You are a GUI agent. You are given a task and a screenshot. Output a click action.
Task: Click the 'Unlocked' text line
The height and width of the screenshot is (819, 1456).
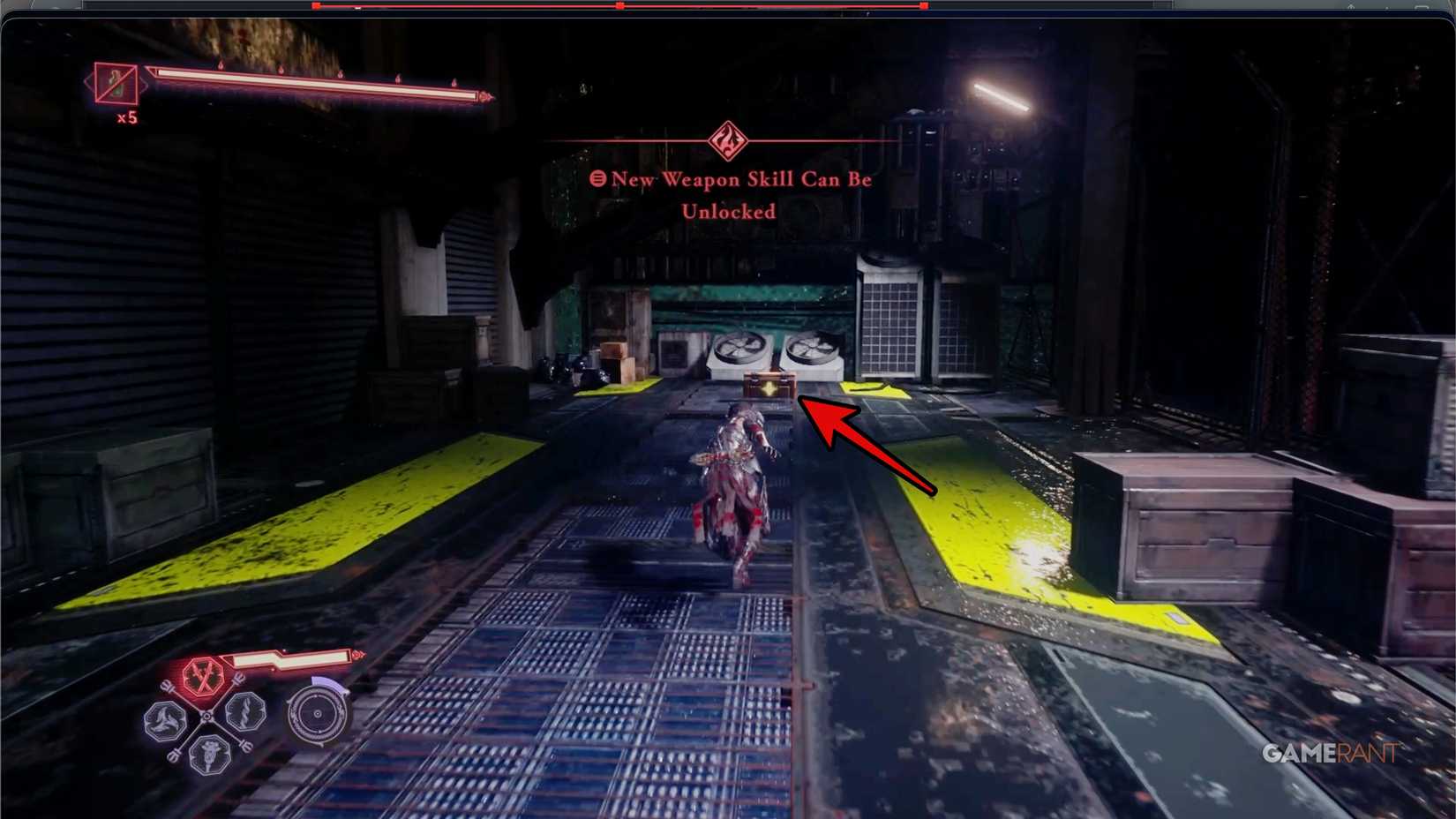coord(726,211)
